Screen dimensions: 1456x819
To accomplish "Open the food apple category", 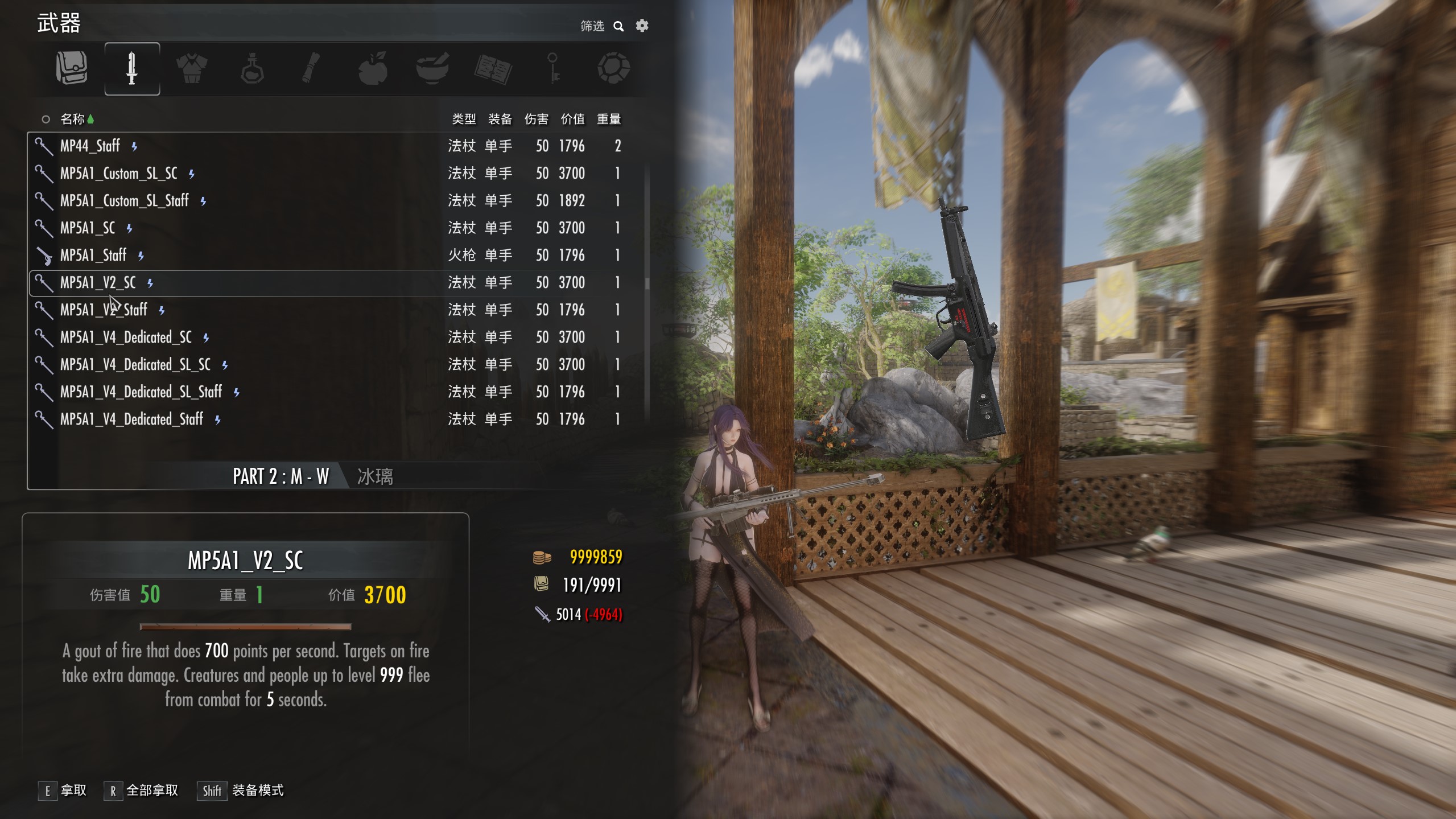I will (373, 68).
